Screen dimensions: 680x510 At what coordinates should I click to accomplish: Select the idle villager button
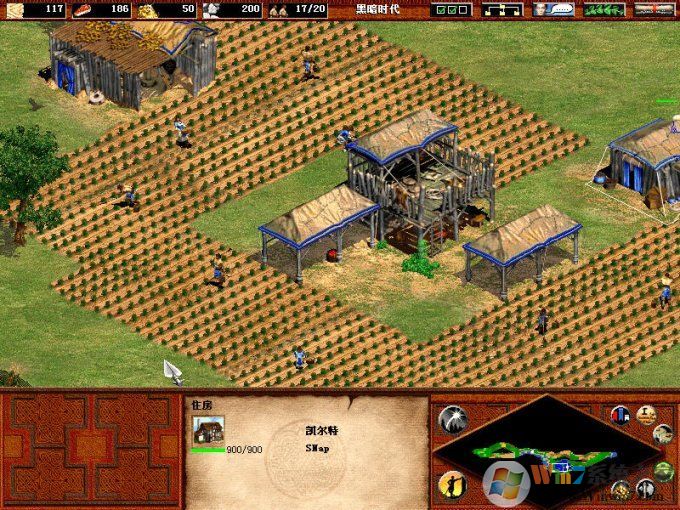(452, 484)
